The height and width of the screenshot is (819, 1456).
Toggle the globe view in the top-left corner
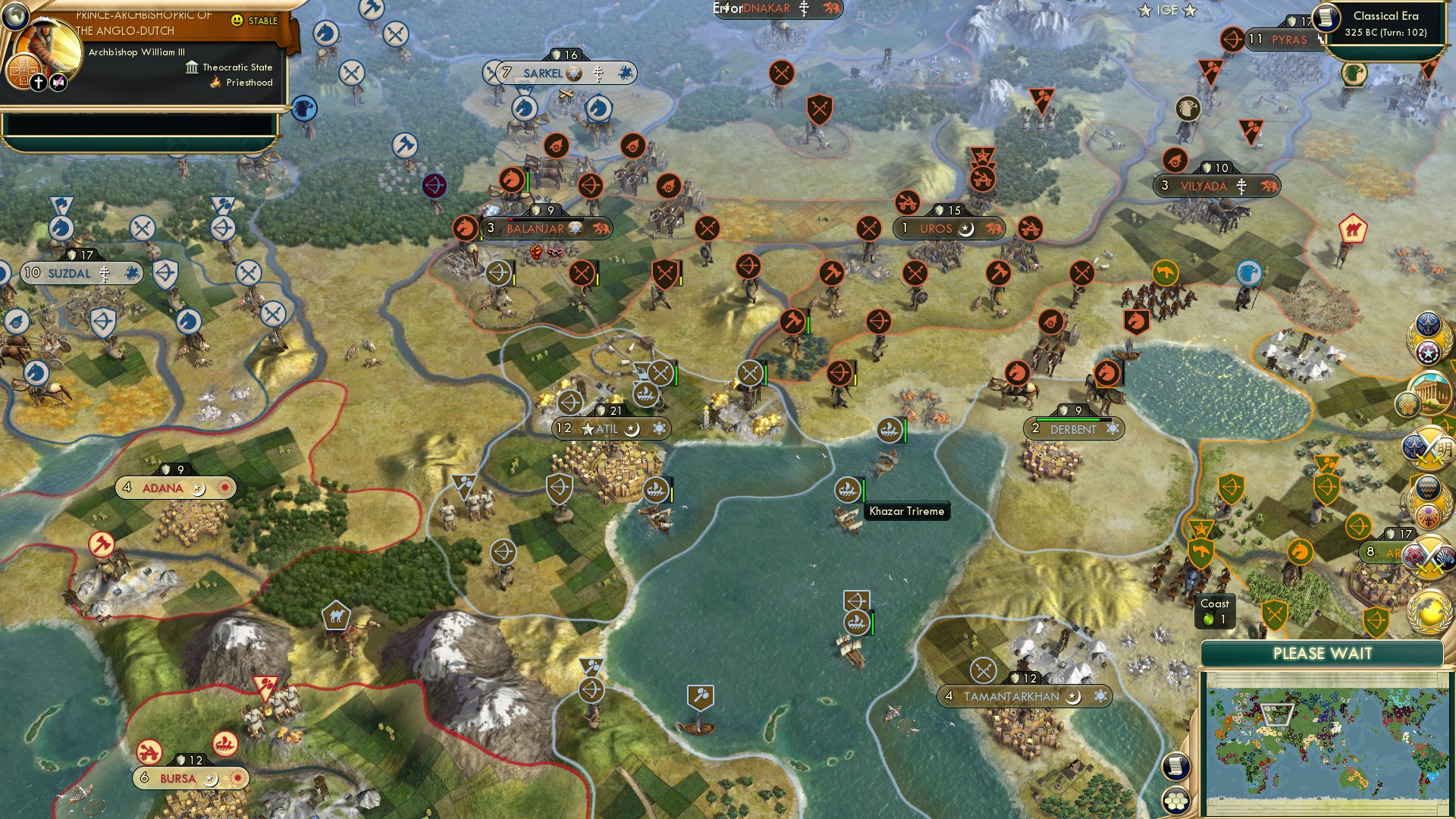(x=17, y=17)
